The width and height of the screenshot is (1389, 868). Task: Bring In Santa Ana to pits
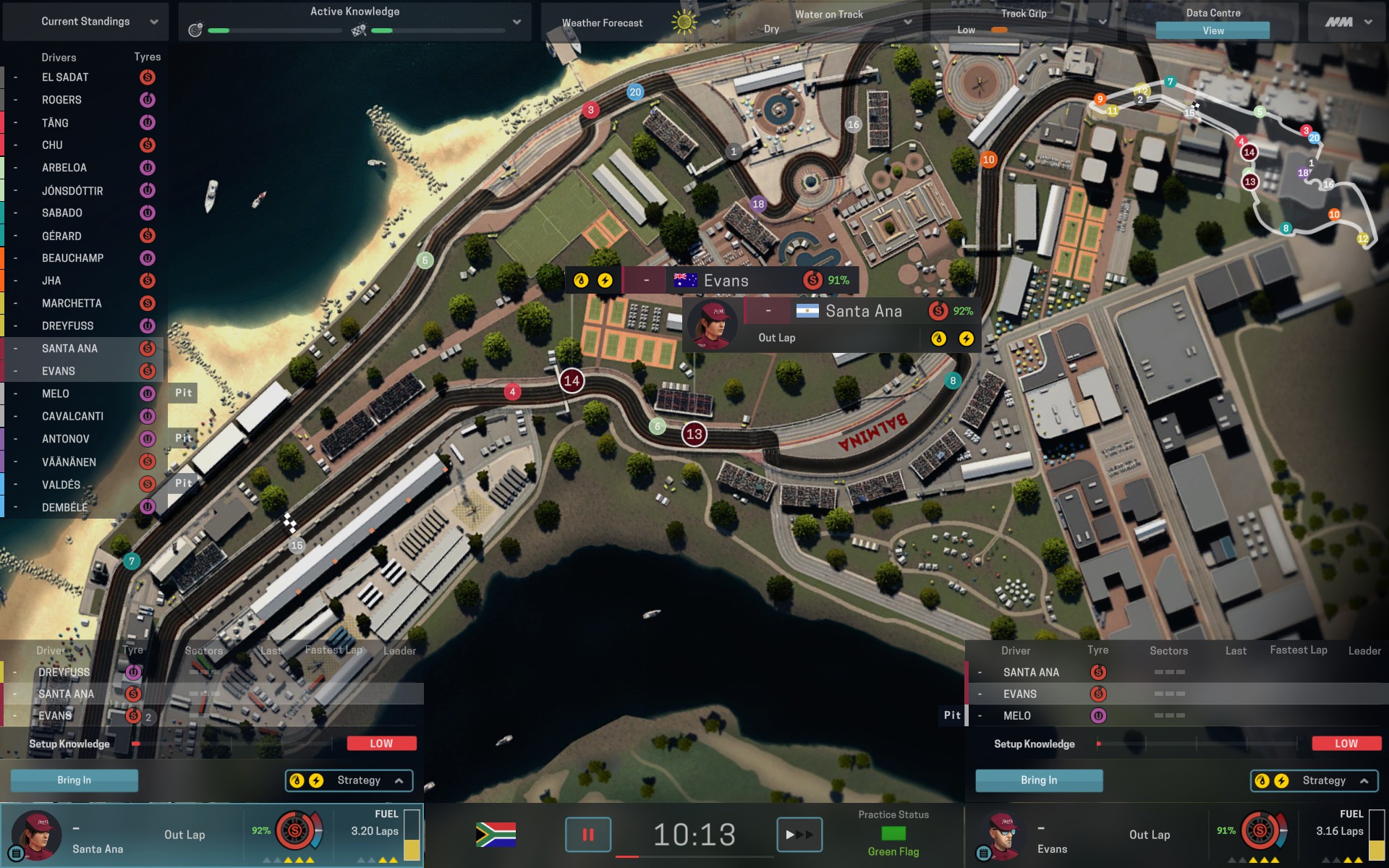coord(74,780)
